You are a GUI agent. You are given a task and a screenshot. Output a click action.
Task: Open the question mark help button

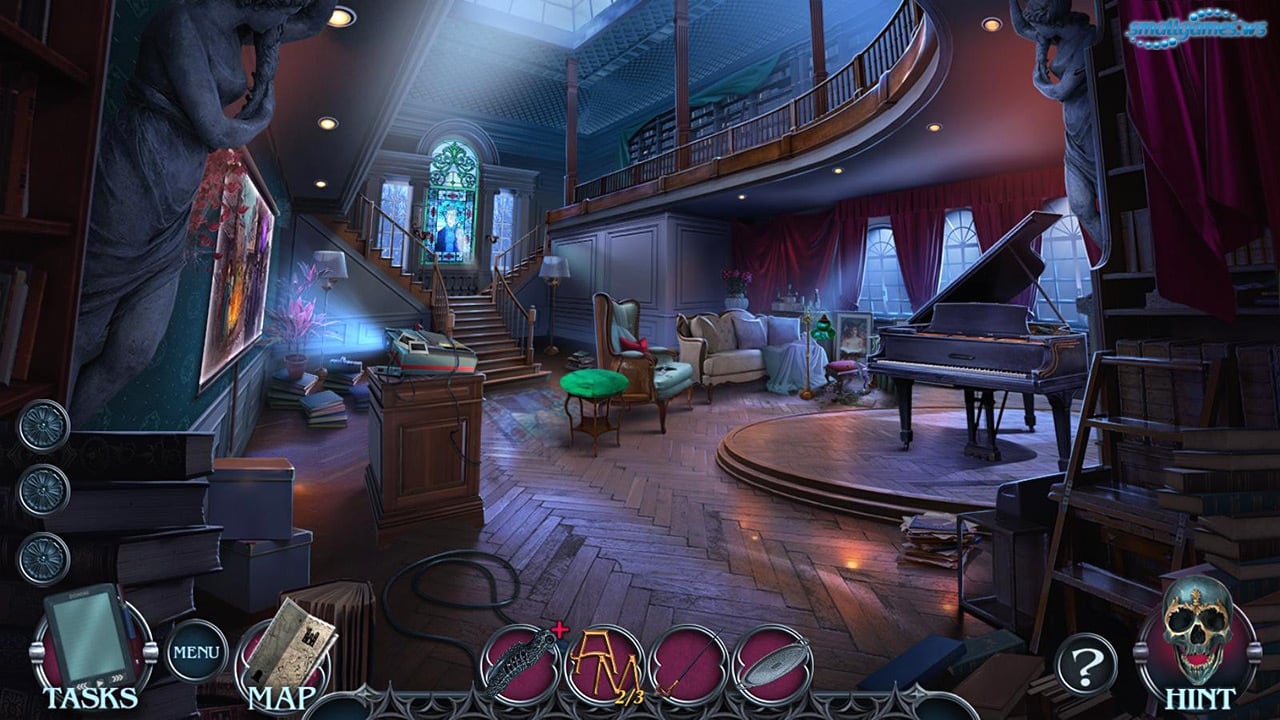[x=1085, y=663]
